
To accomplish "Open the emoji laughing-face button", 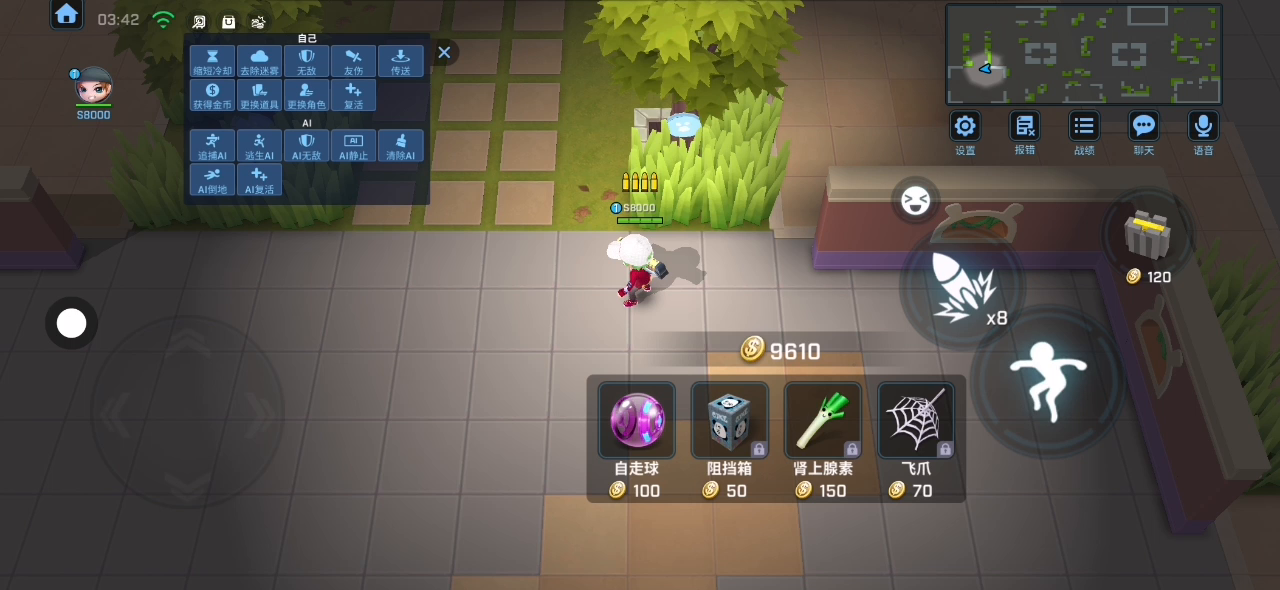I will click(x=914, y=202).
